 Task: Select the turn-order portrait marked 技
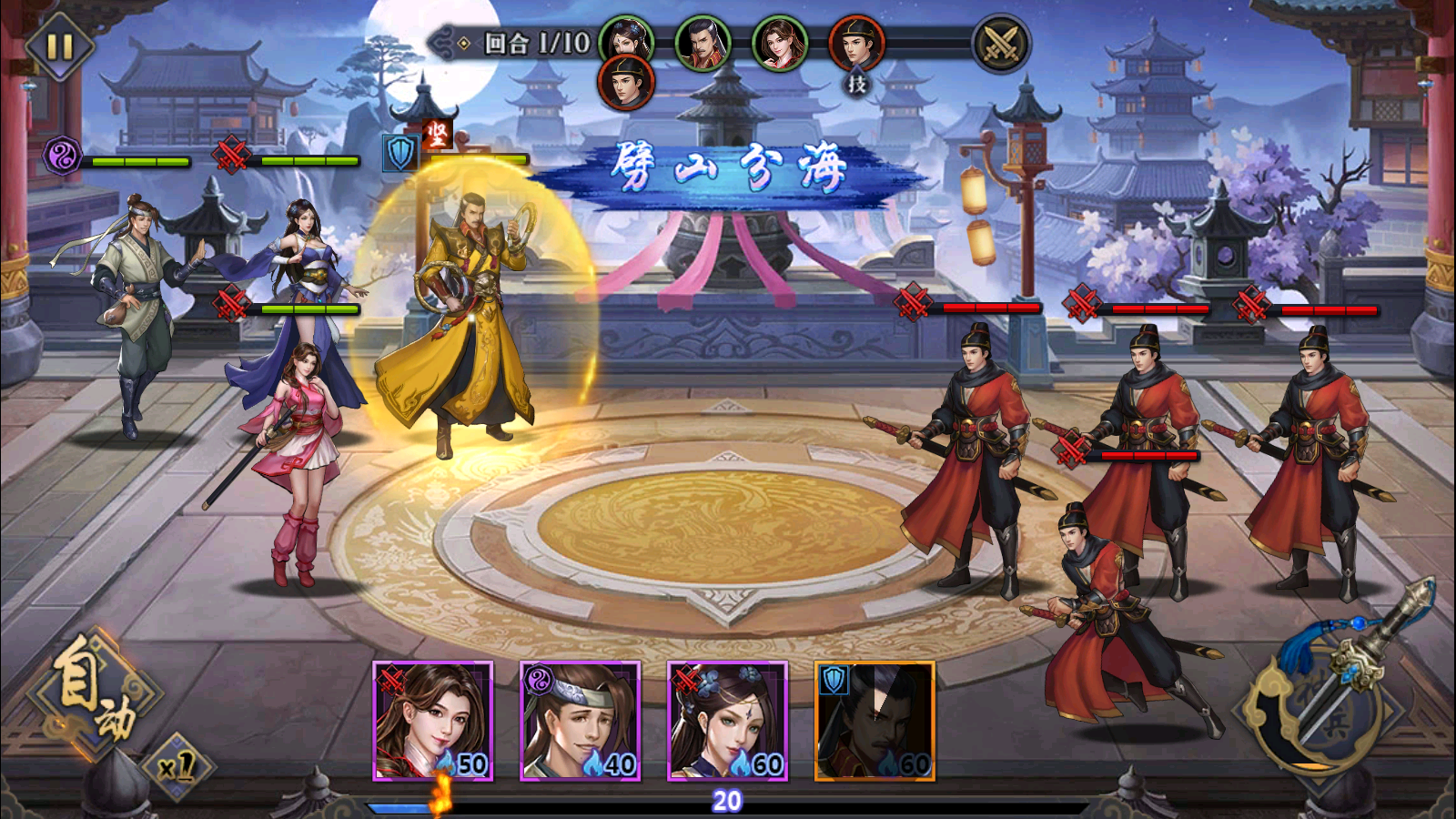[856, 45]
